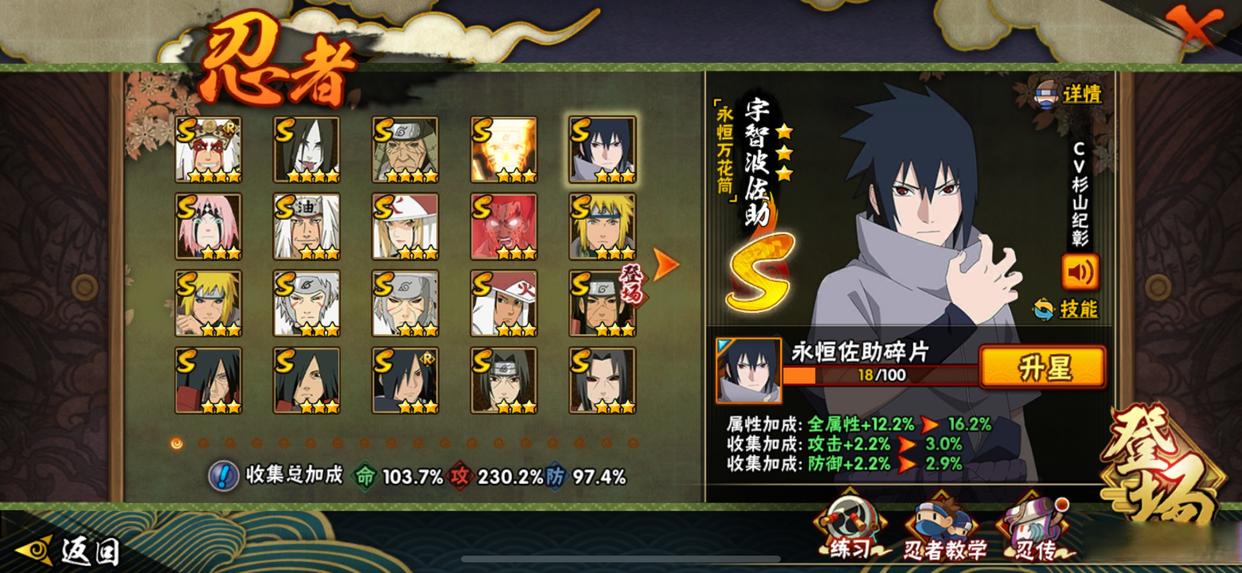Select the Orochimaru portrait

tap(306, 150)
